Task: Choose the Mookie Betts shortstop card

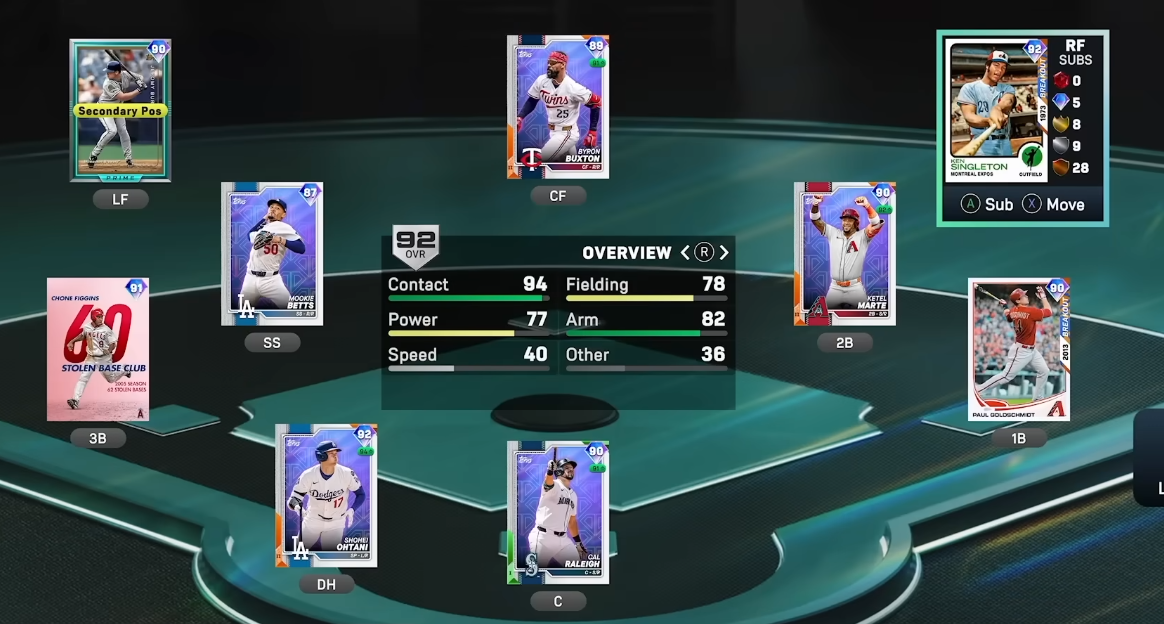Action: click(x=272, y=253)
